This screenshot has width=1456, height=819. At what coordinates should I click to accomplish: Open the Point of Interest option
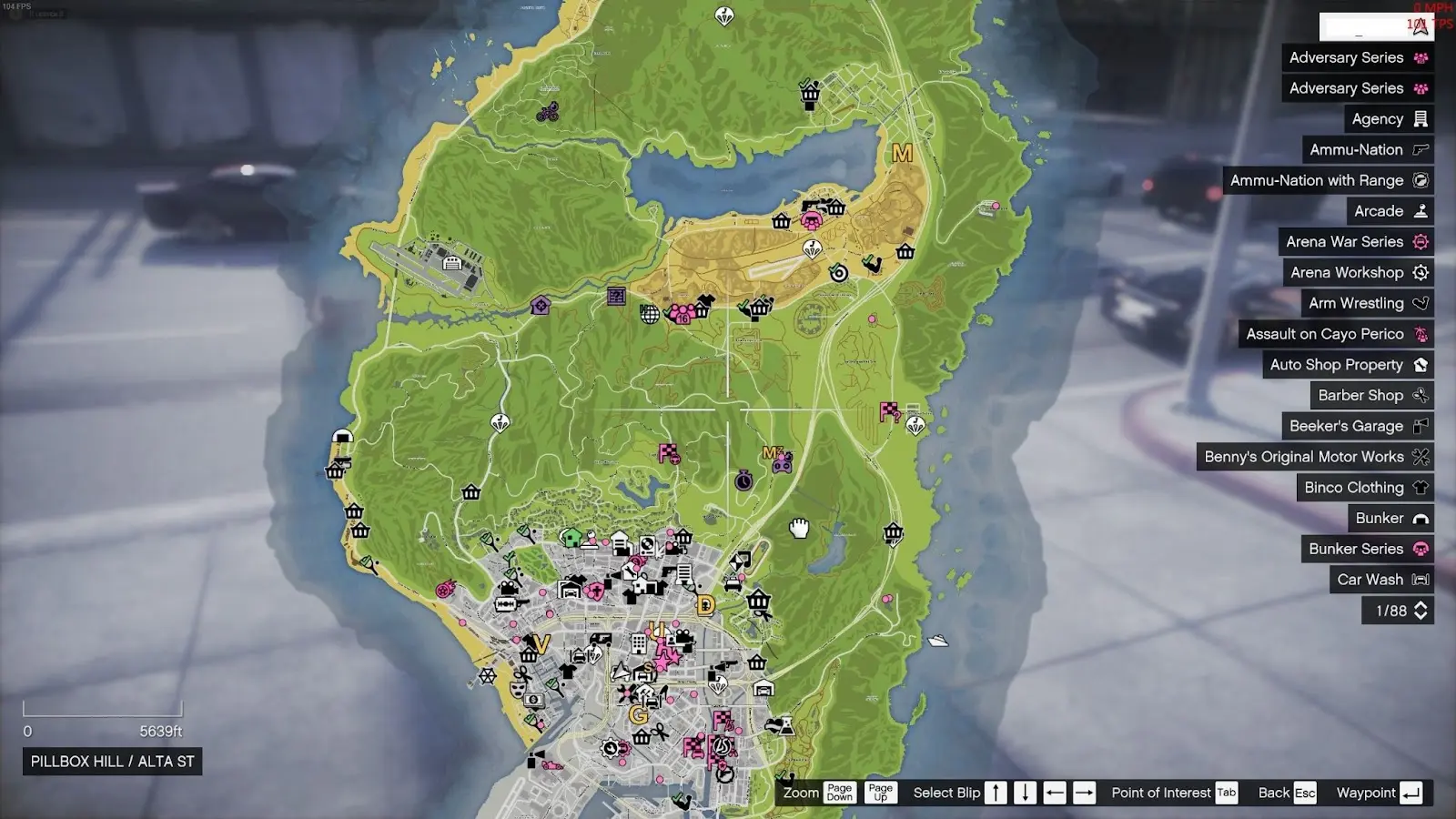click(x=1225, y=793)
